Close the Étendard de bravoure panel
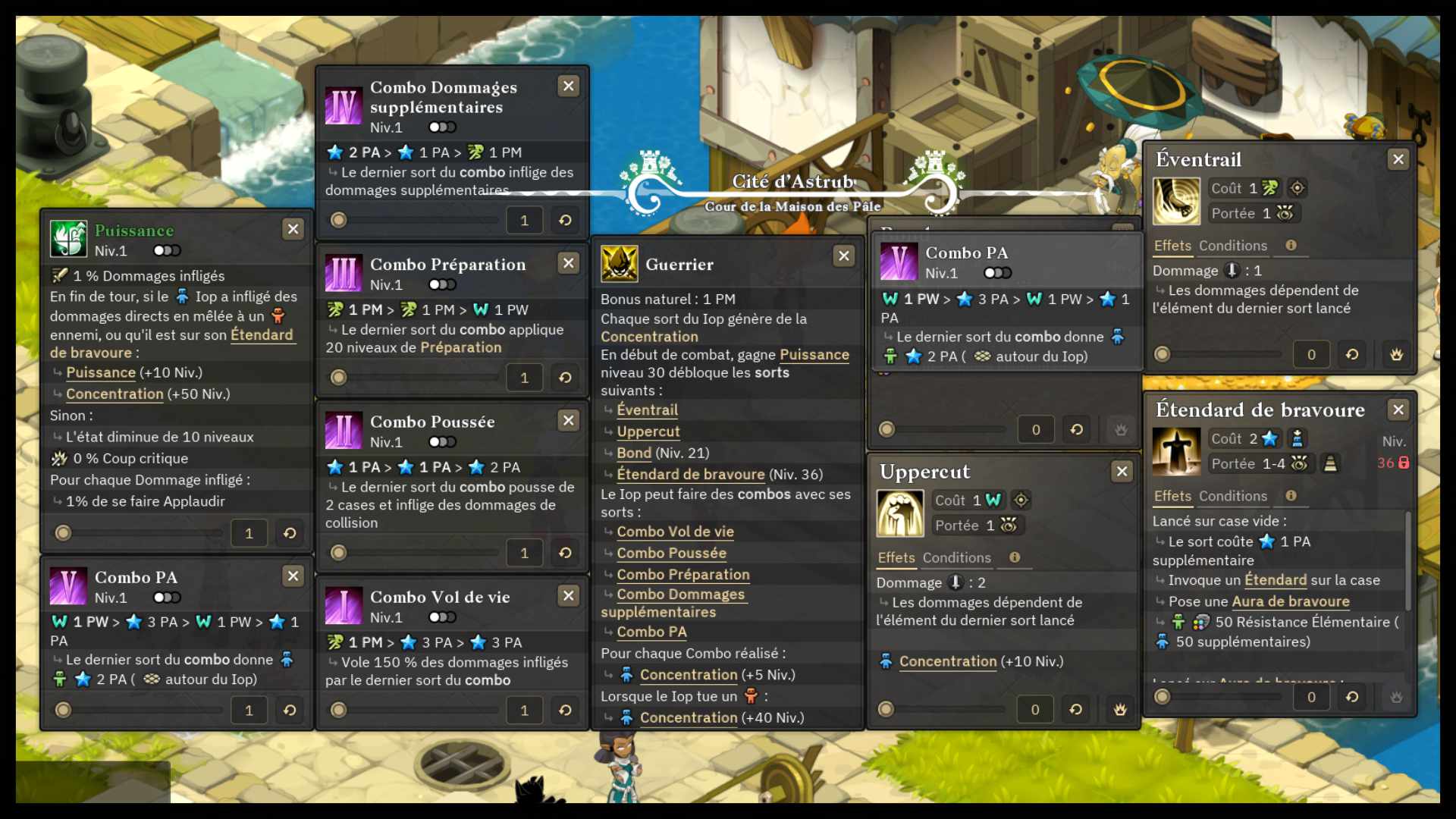The height and width of the screenshot is (819, 1456). [1398, 410]
